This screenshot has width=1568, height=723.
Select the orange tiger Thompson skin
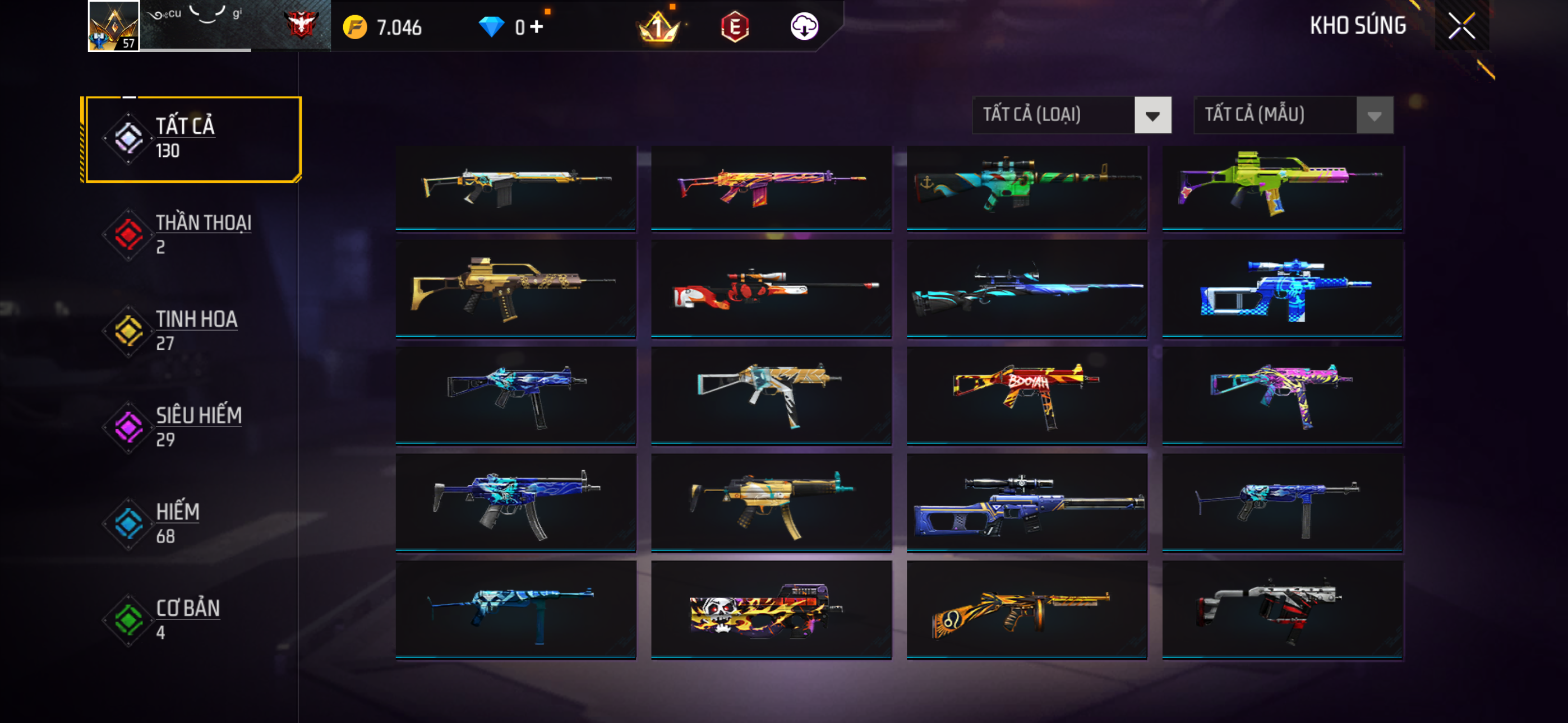click(1026, 609)
